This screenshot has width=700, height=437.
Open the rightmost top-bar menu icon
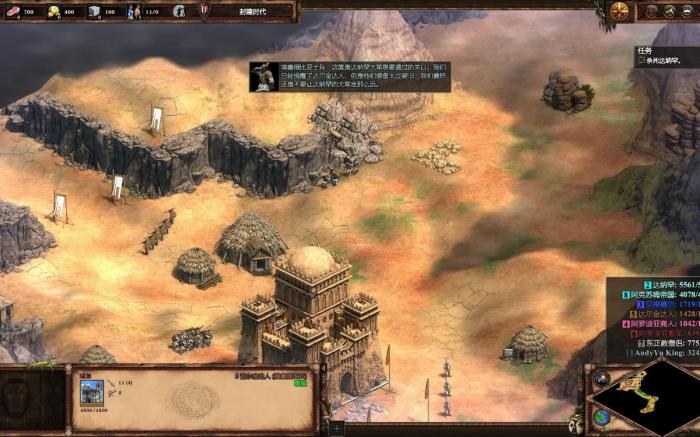688,11
